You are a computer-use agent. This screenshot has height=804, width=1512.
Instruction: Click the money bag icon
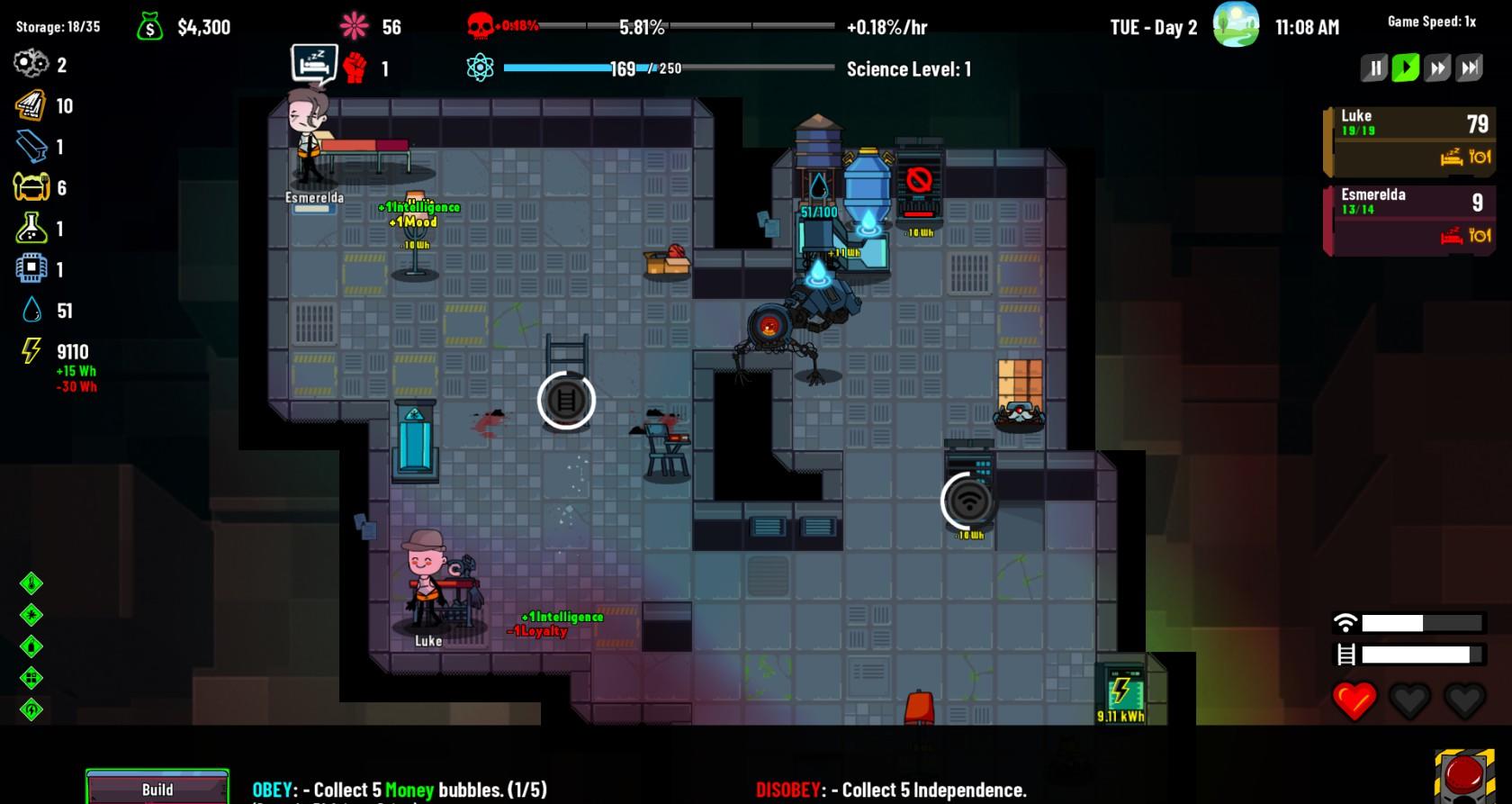click(x=149, y=27)
